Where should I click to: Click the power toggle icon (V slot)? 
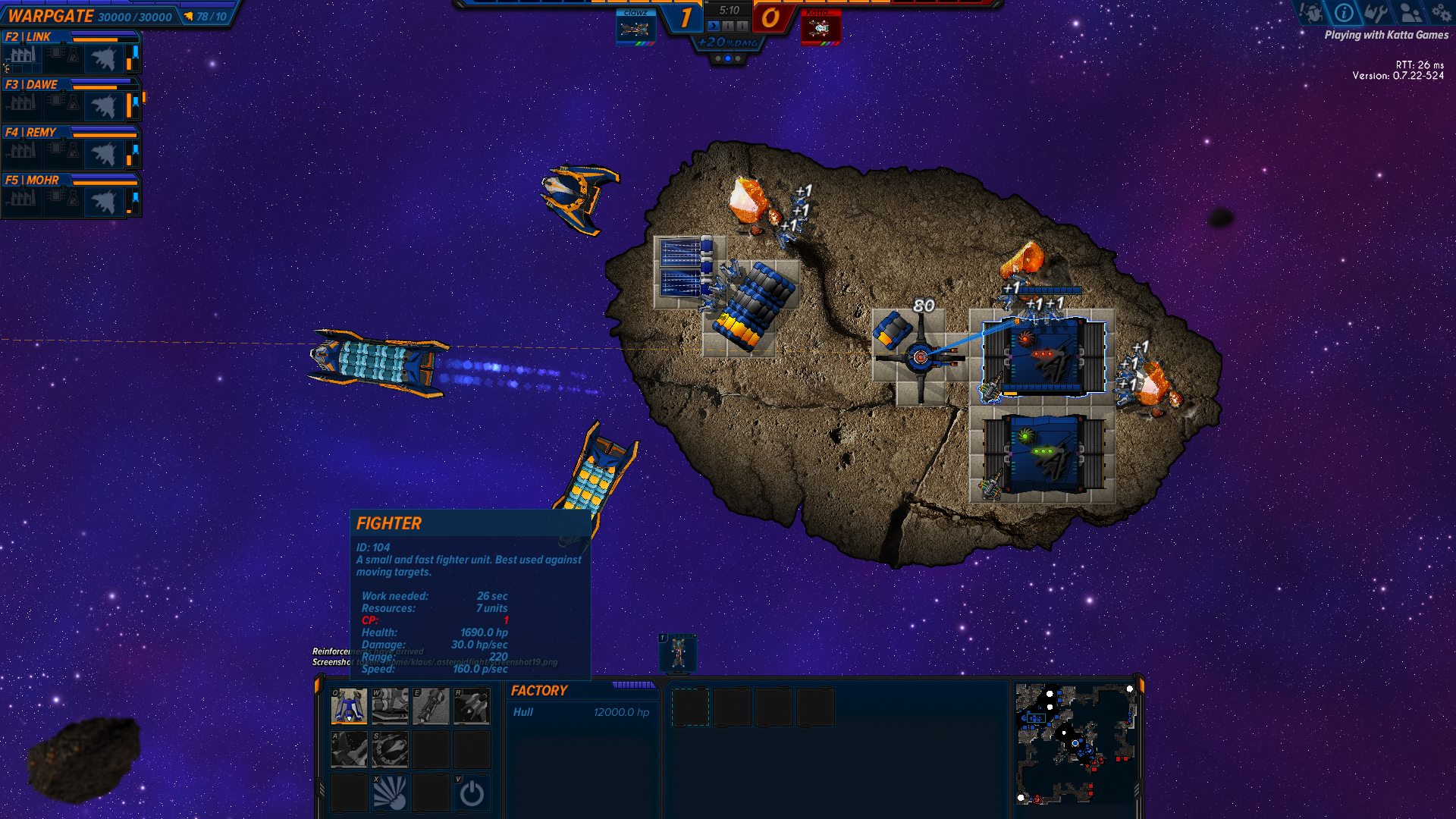[x=472, y=791]
